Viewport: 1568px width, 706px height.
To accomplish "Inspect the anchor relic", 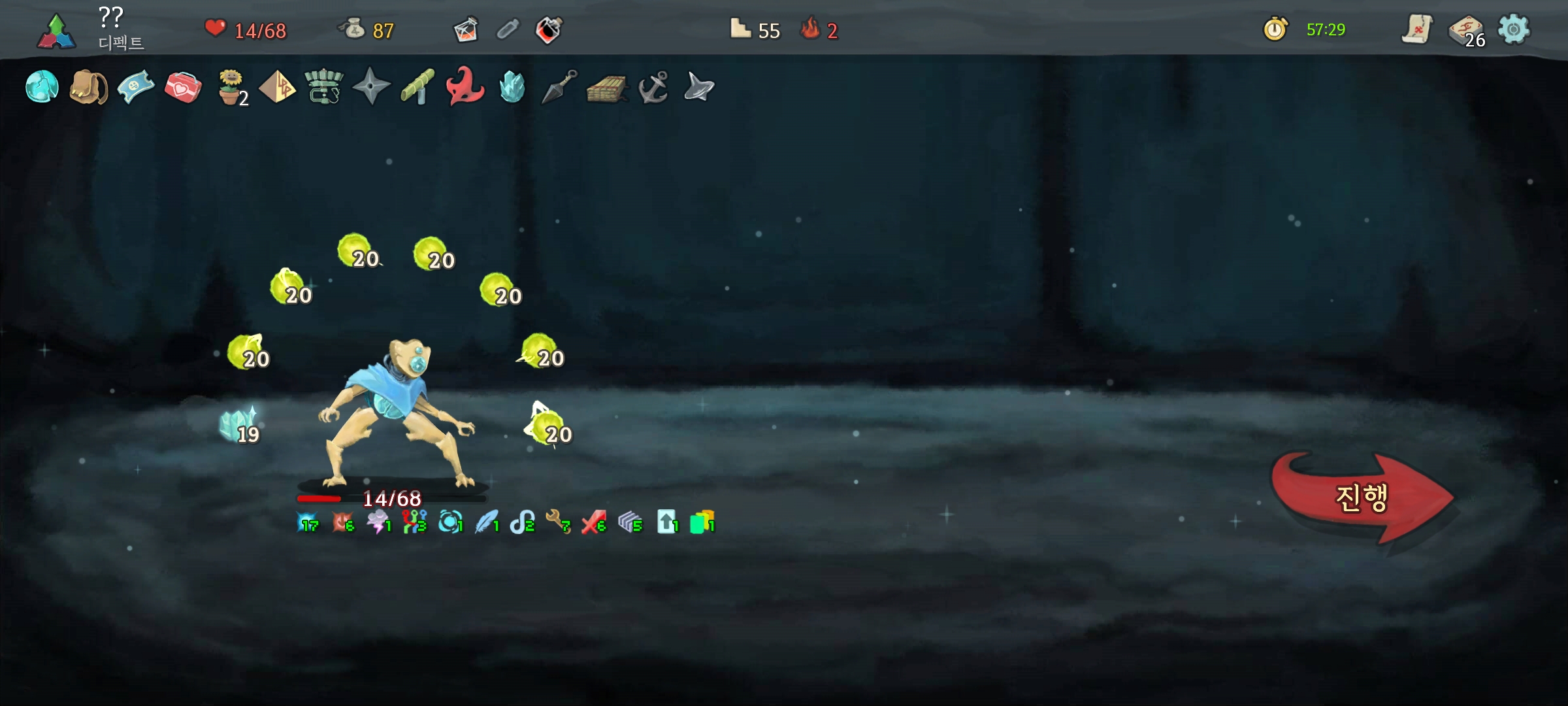I will pyautogui.click(x=653, y=87).
